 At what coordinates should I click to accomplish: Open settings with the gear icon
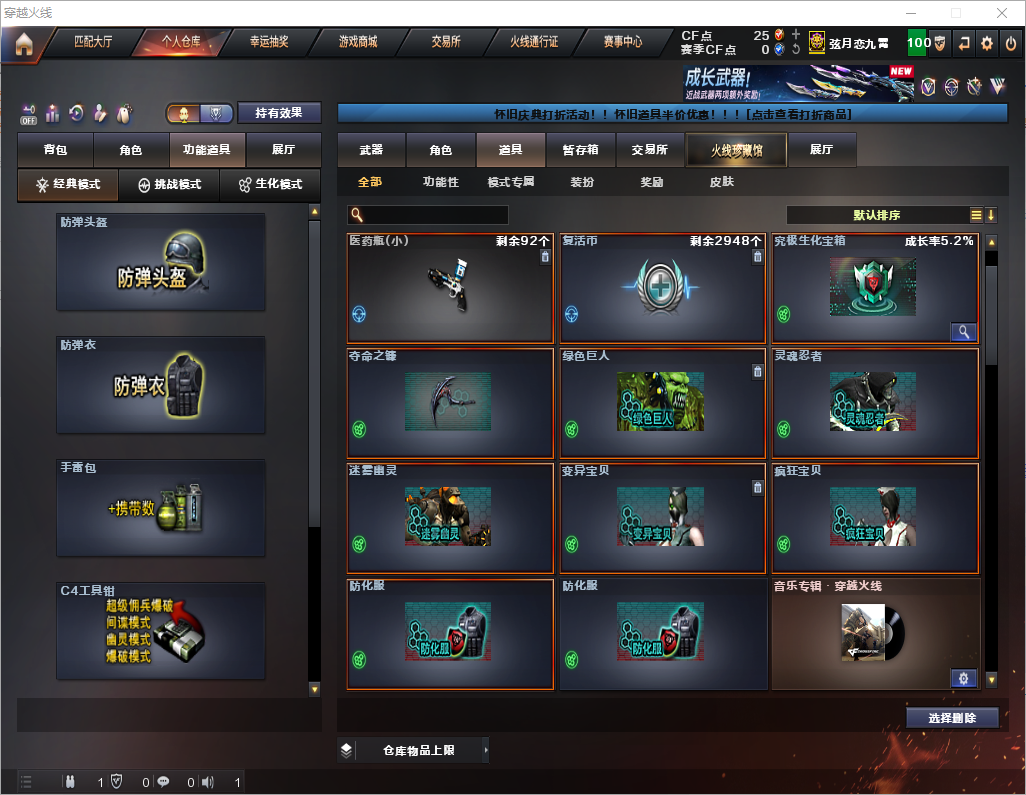pos(987,43)
